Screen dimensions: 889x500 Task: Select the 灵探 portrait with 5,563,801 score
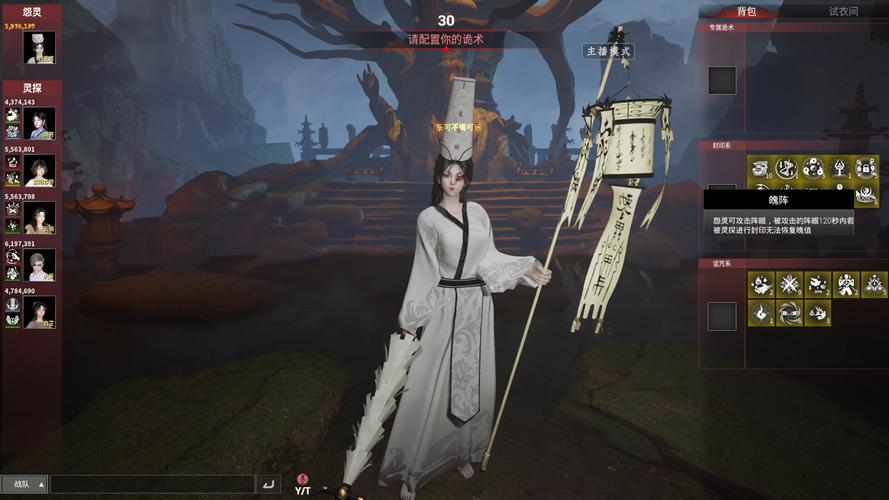[40, 171]
